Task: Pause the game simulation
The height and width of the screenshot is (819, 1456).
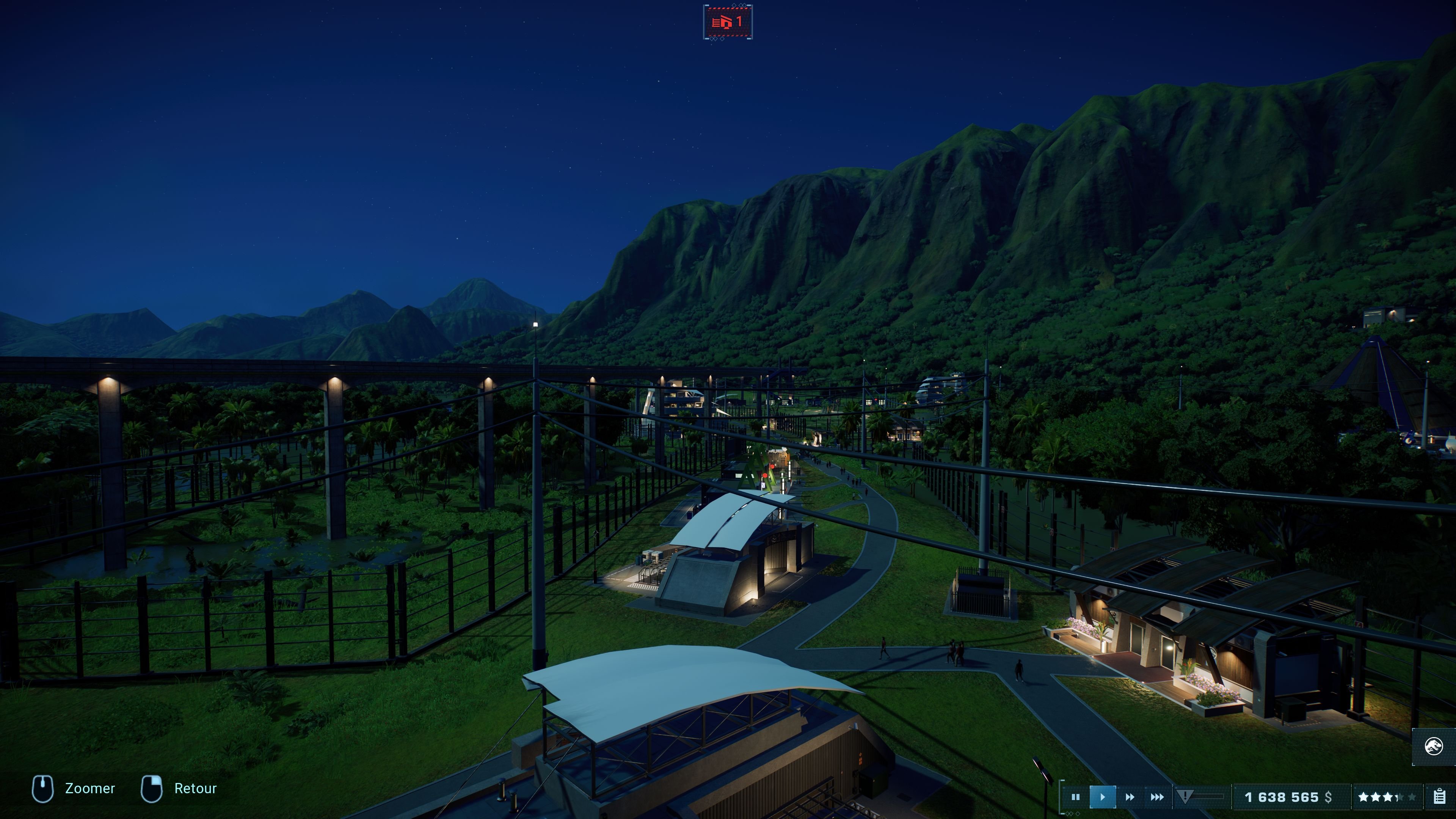Action: pyautogui.click(x=1075, y=797)
